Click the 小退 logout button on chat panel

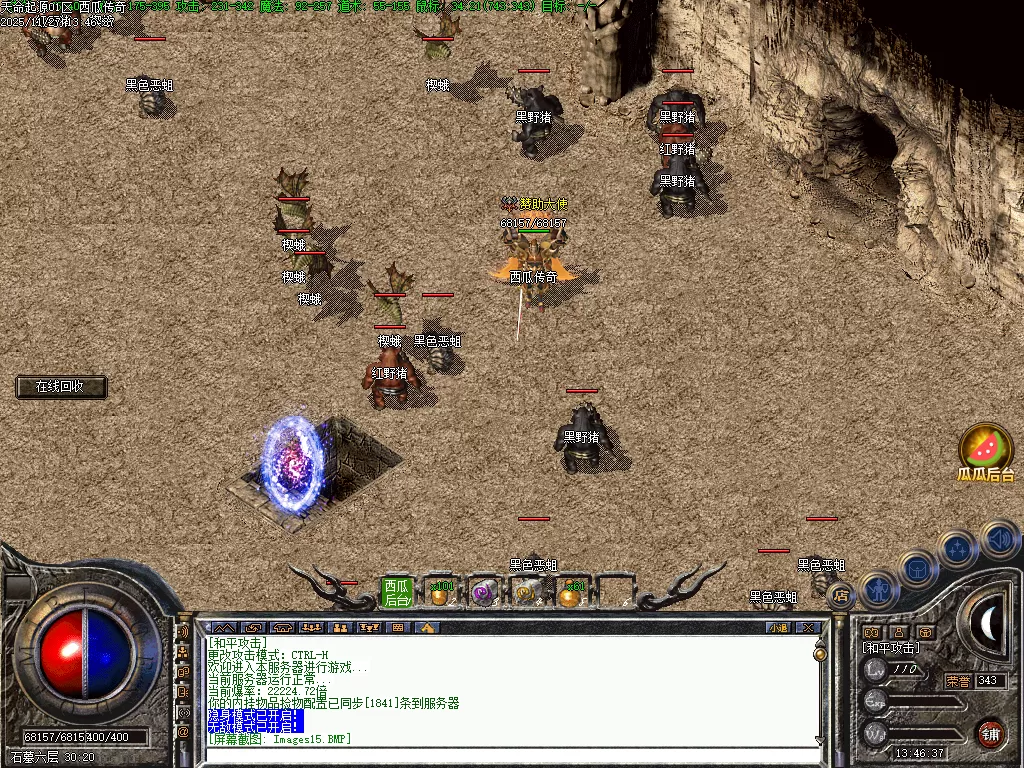(x=777, y=628)
